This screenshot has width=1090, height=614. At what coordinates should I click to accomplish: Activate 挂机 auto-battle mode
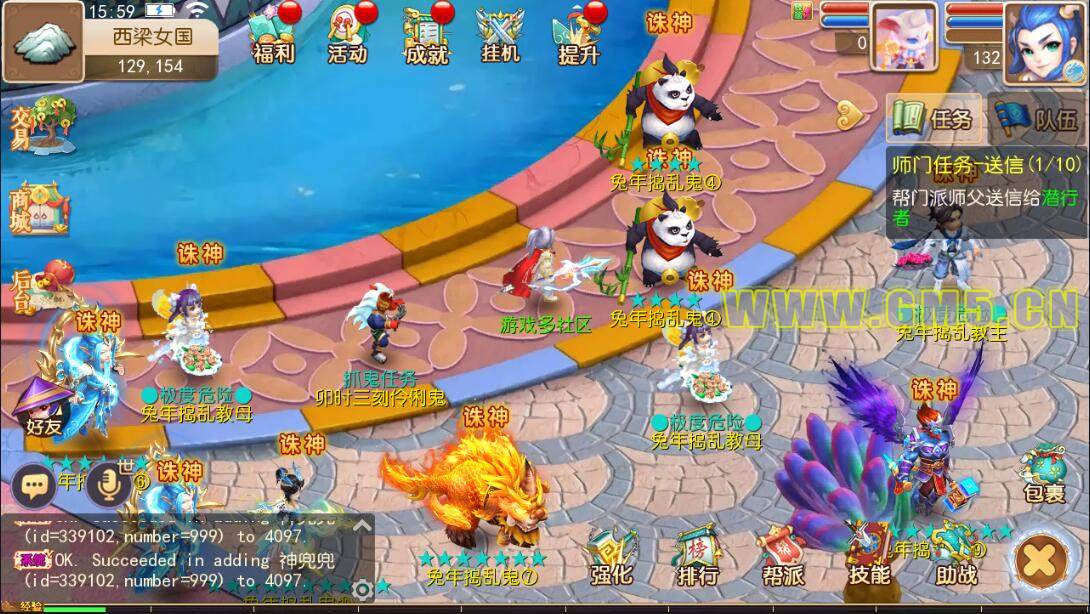coord(499,36)
